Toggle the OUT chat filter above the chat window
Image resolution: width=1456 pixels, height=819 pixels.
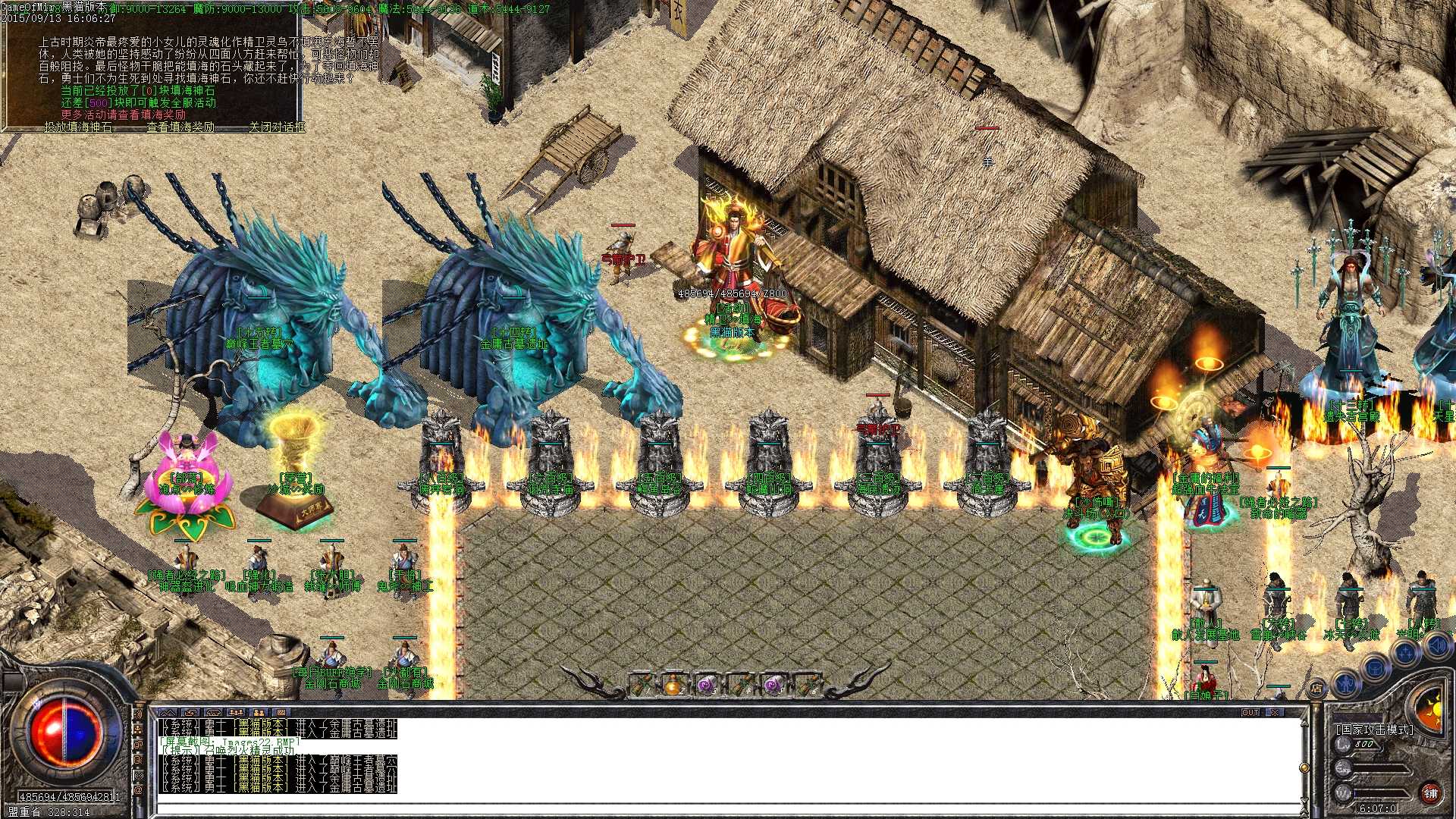(x=1250, y=711)
